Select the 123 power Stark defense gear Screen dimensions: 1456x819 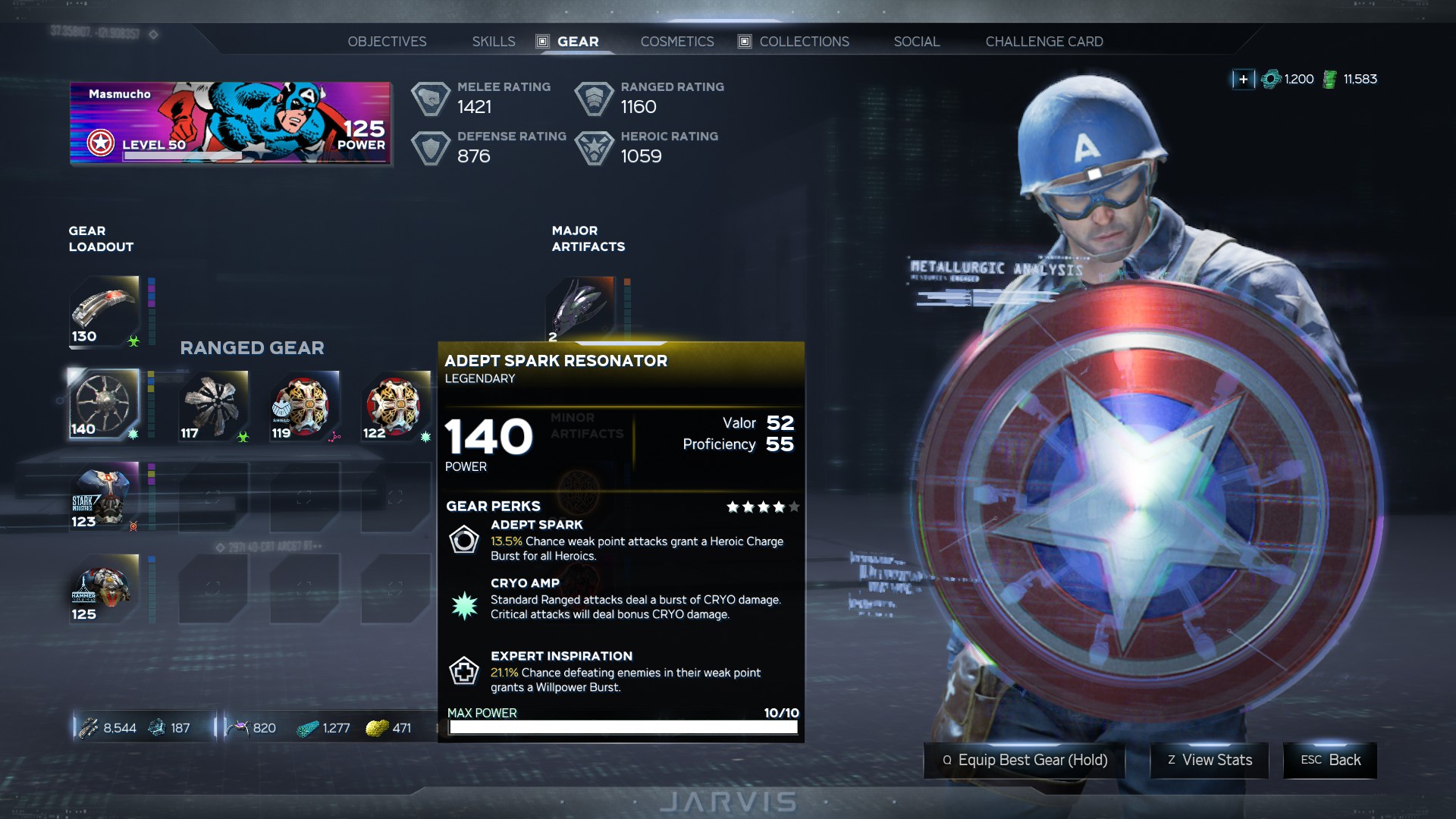(x=105, y=497)
